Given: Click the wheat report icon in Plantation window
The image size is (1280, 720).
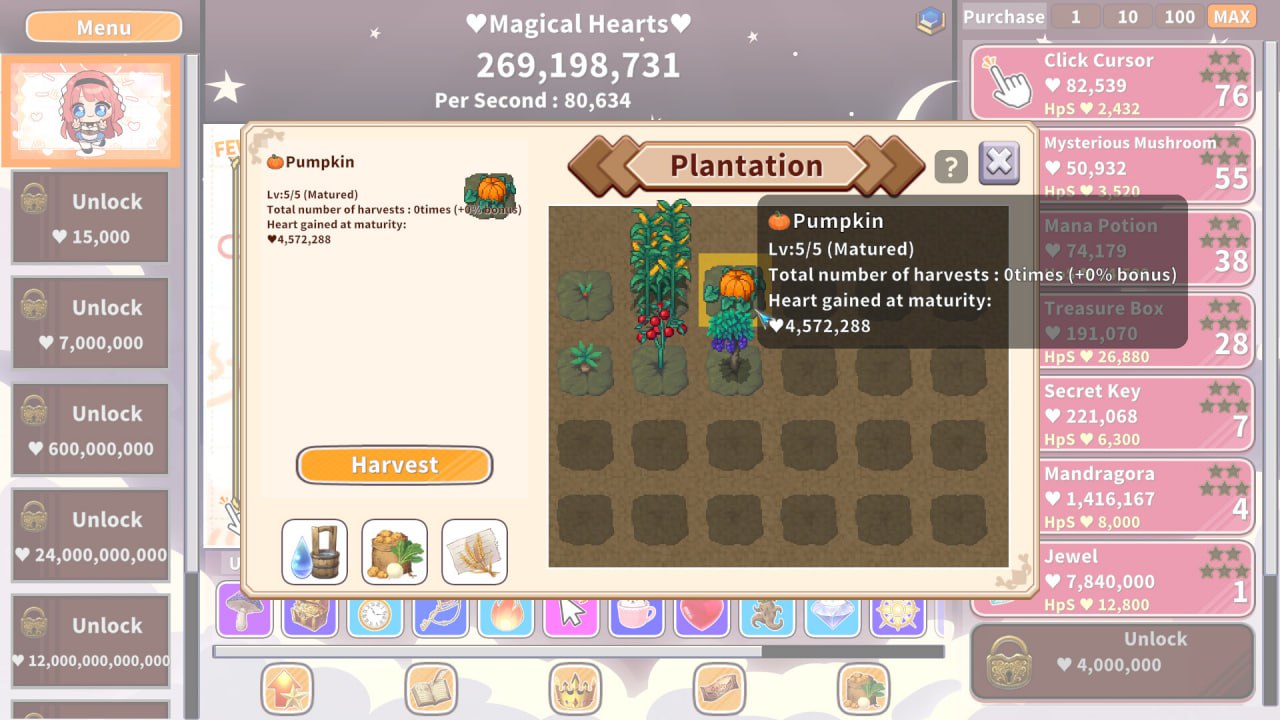Looking at the screenshot, I should point(474,551).
